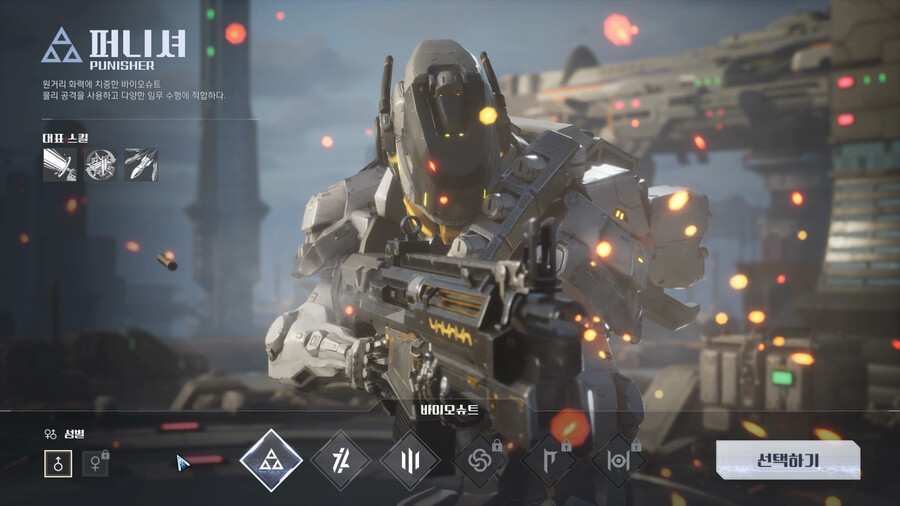Inspect the missile barrage skill icon
This screenshot has width=900, height=506.
coord(140,165)
